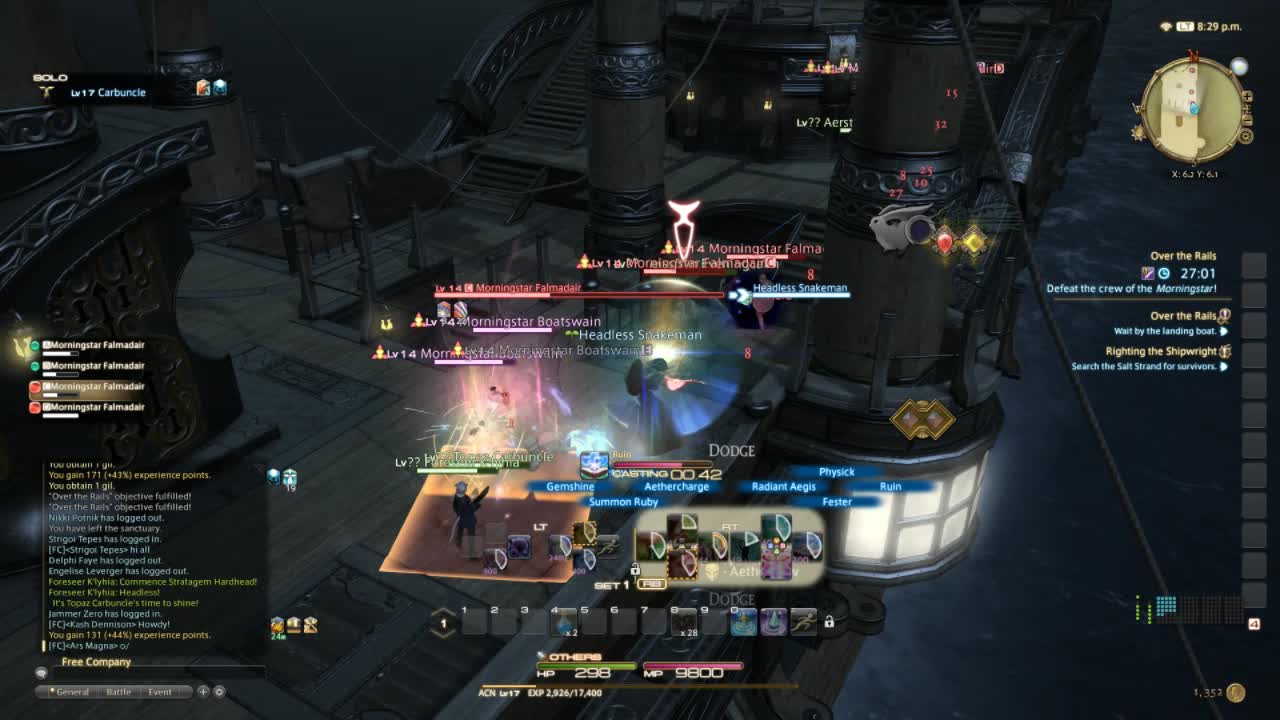Select the Event chat tab
Image resolution: width=1280 pixels, height=720 pixels.
coord(160,692)
